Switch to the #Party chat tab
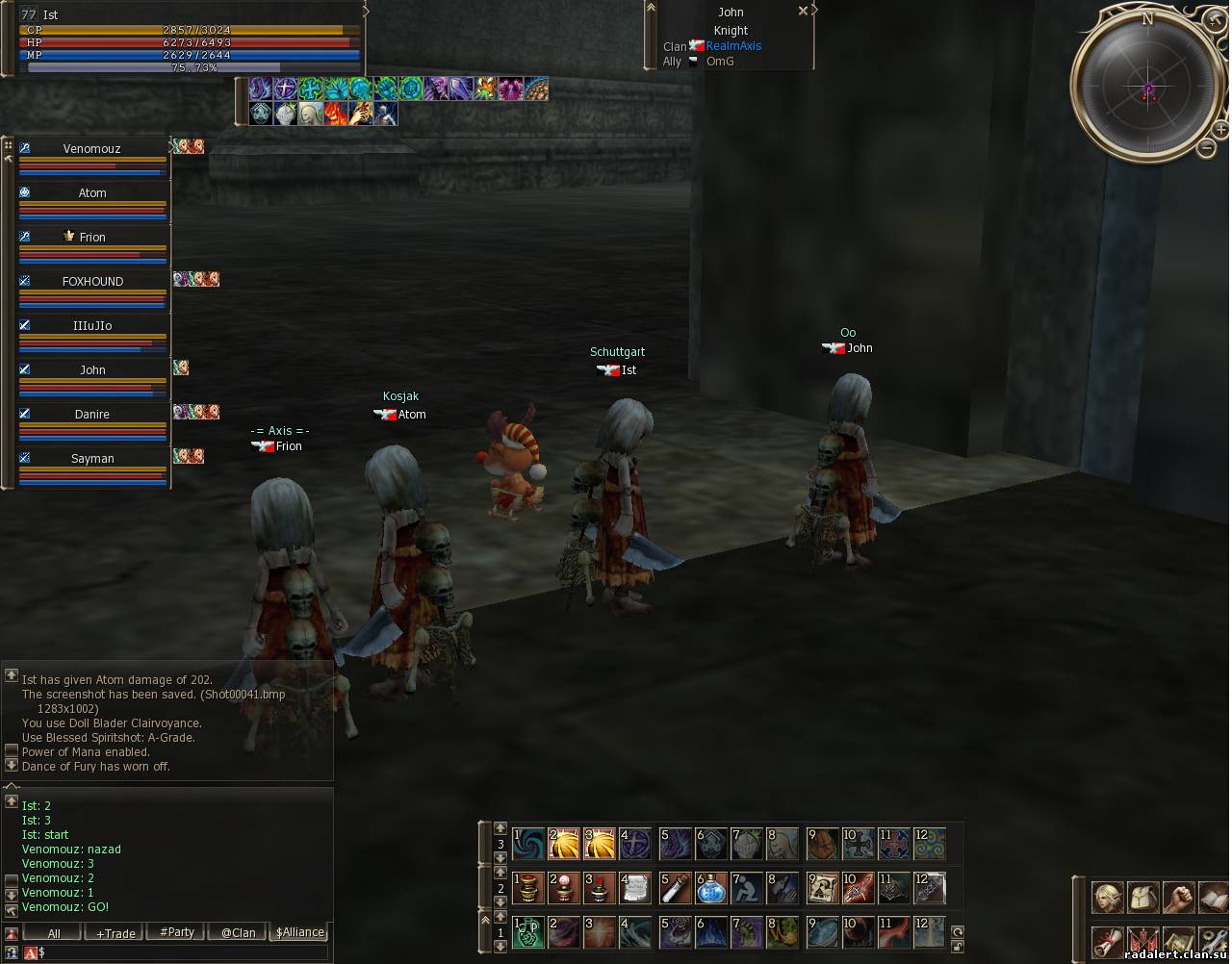 [x=177, y=932]
